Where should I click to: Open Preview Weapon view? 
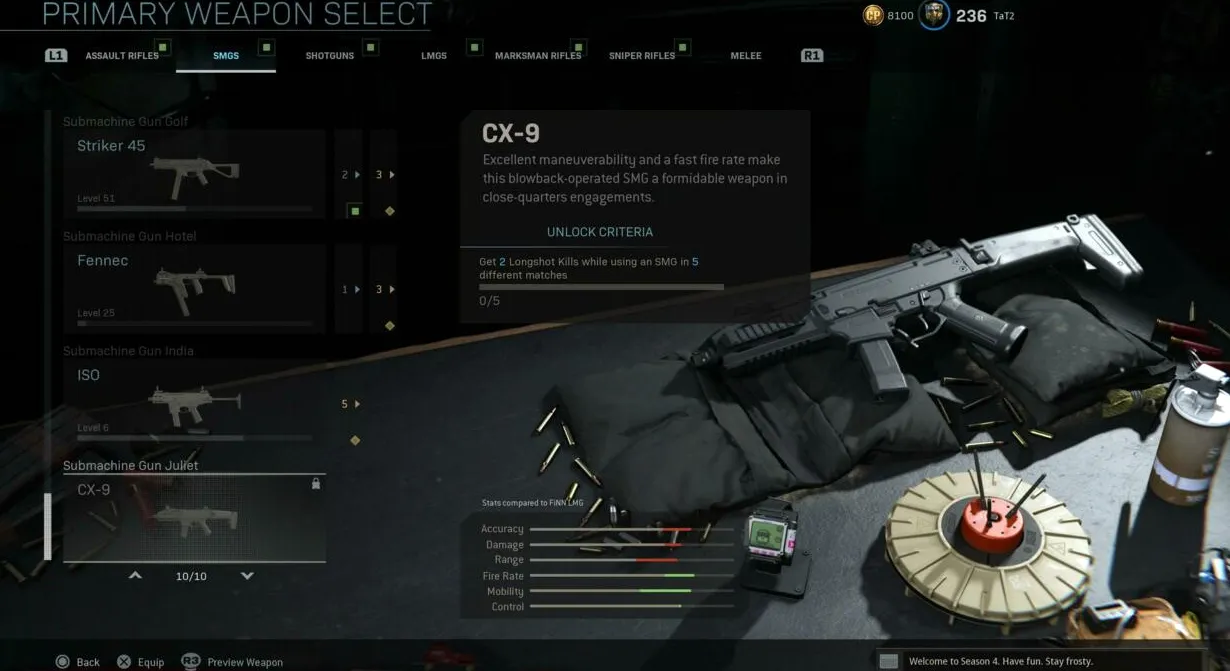[x=232, y=662]
